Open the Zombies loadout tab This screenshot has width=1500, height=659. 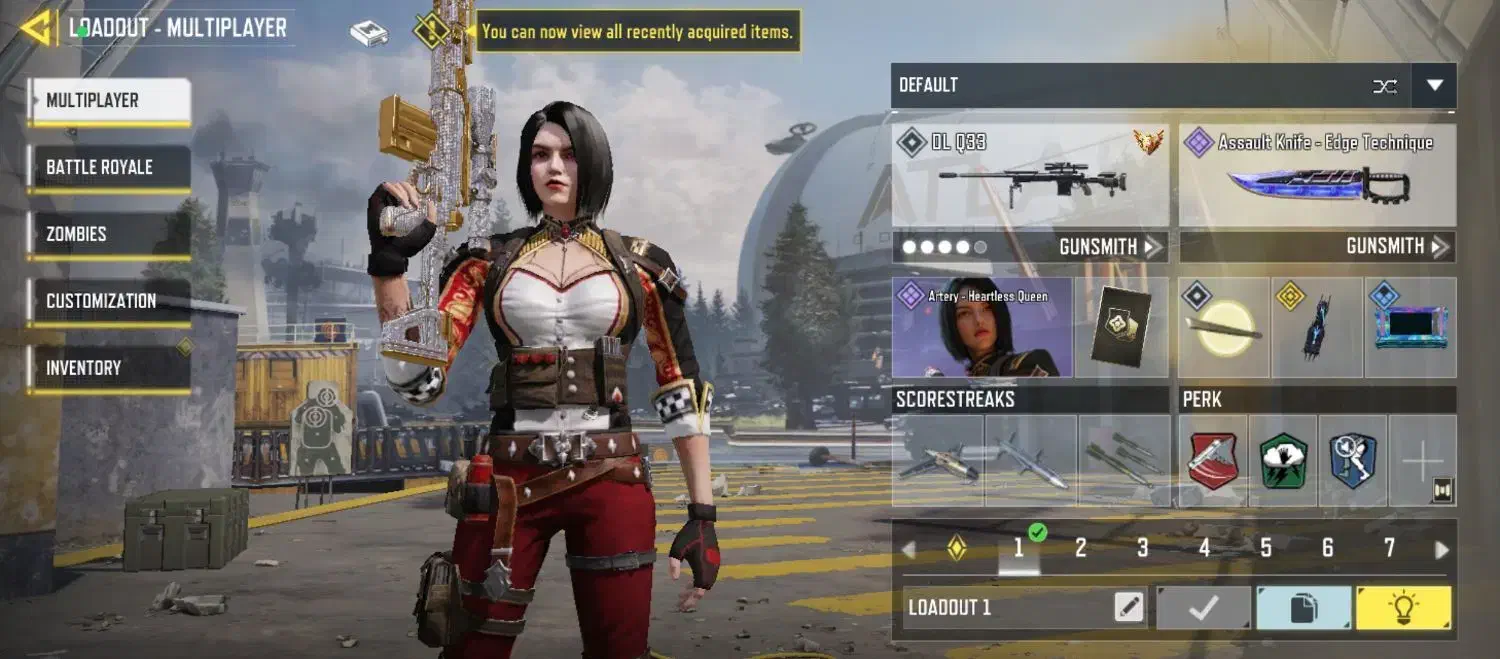[108, 234]
